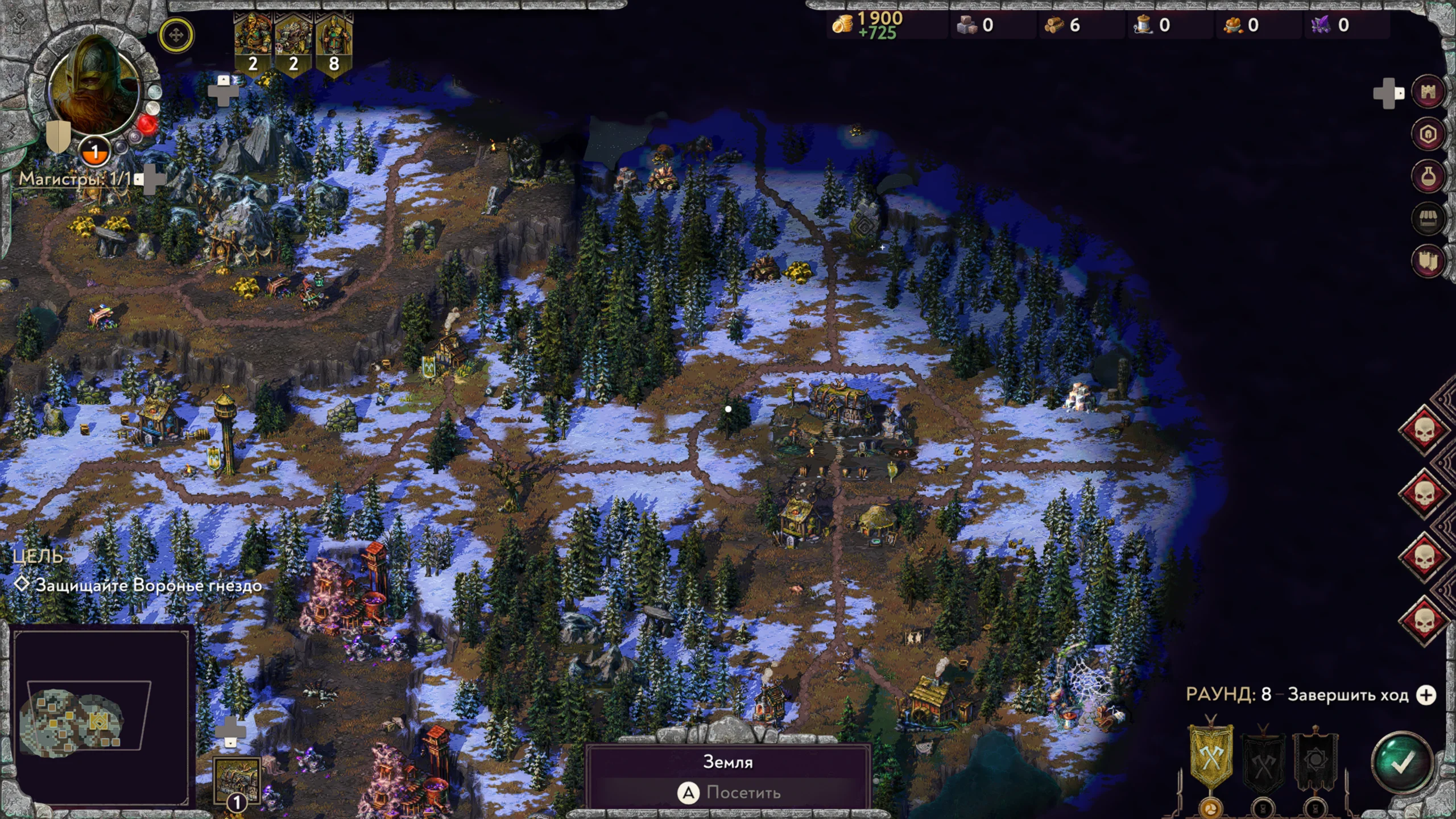Open the castle tower menu button
The image size is (1456, 819).
coord(1428,92)
